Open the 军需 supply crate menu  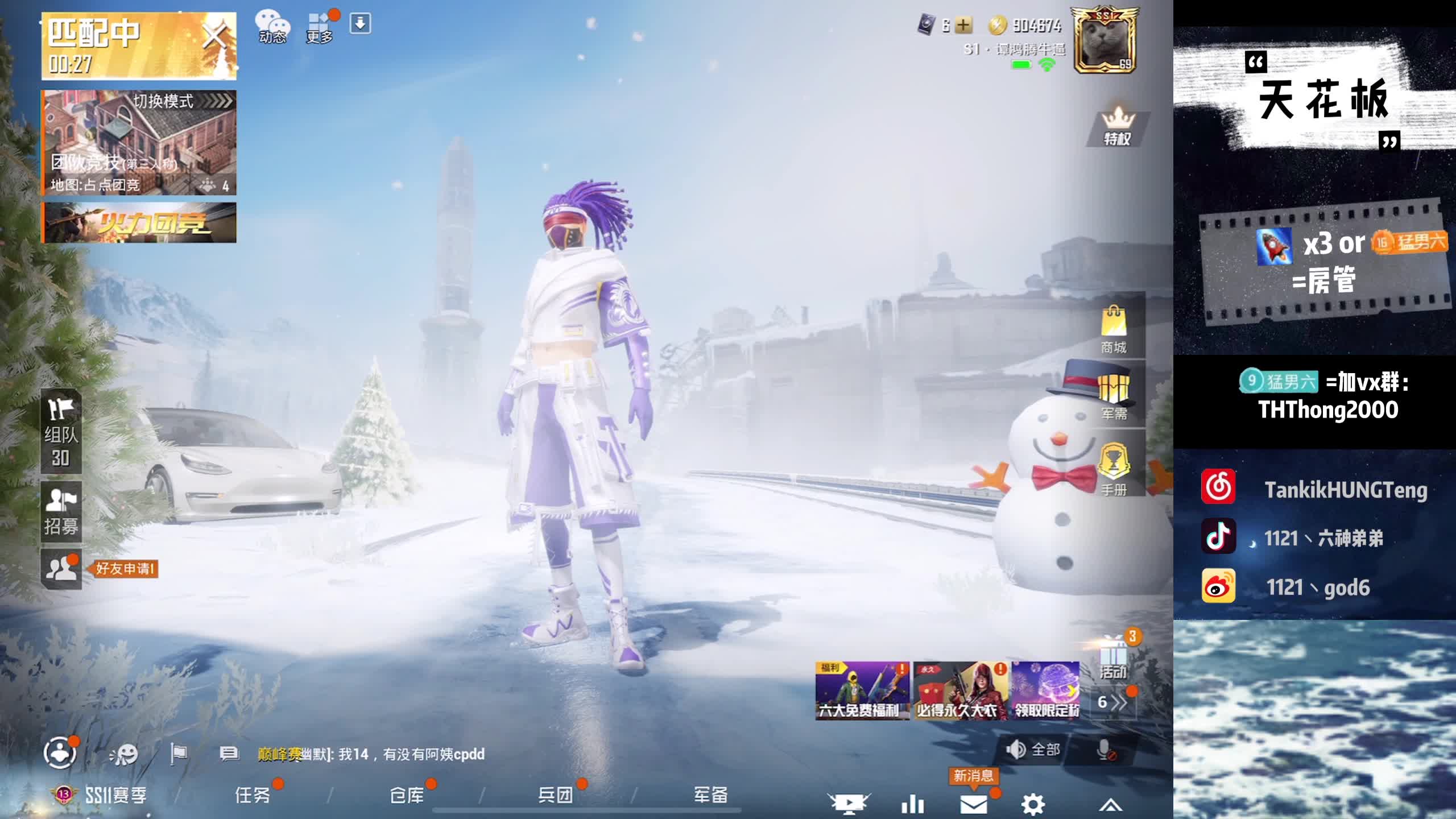[x=1114, y=397]
